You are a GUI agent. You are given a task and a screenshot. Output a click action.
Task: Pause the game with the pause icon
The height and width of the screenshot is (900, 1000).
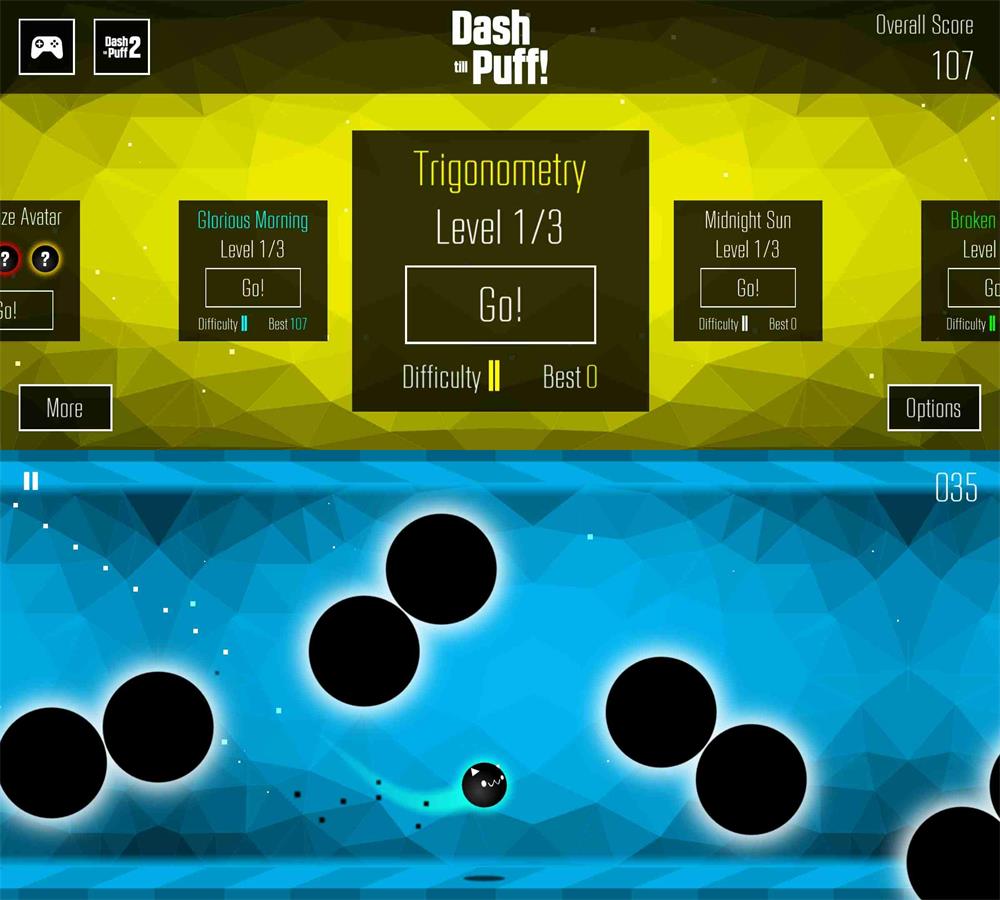click(x=31, y=482)
